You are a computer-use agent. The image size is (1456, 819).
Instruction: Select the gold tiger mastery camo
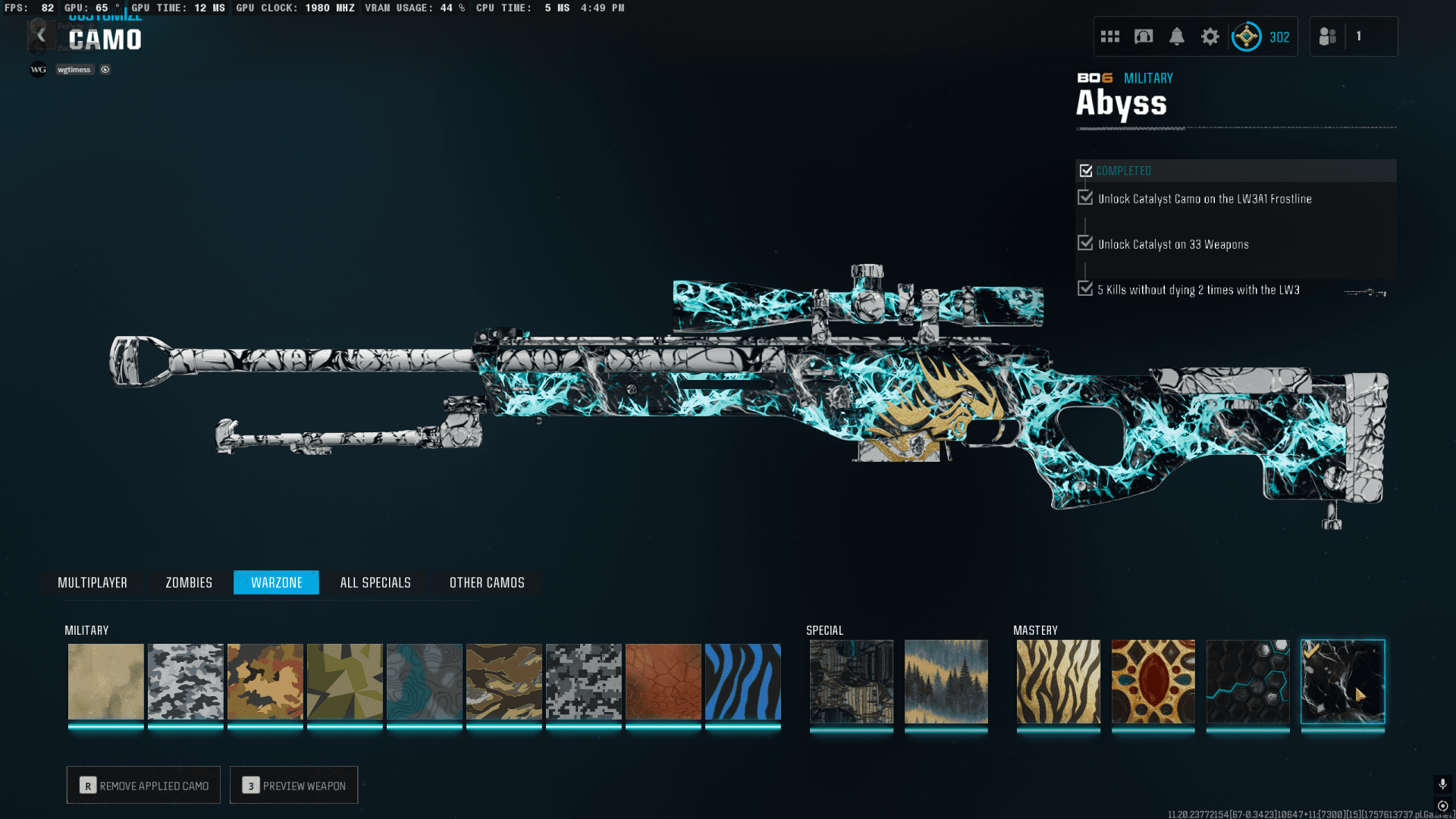pos(1058,681)
